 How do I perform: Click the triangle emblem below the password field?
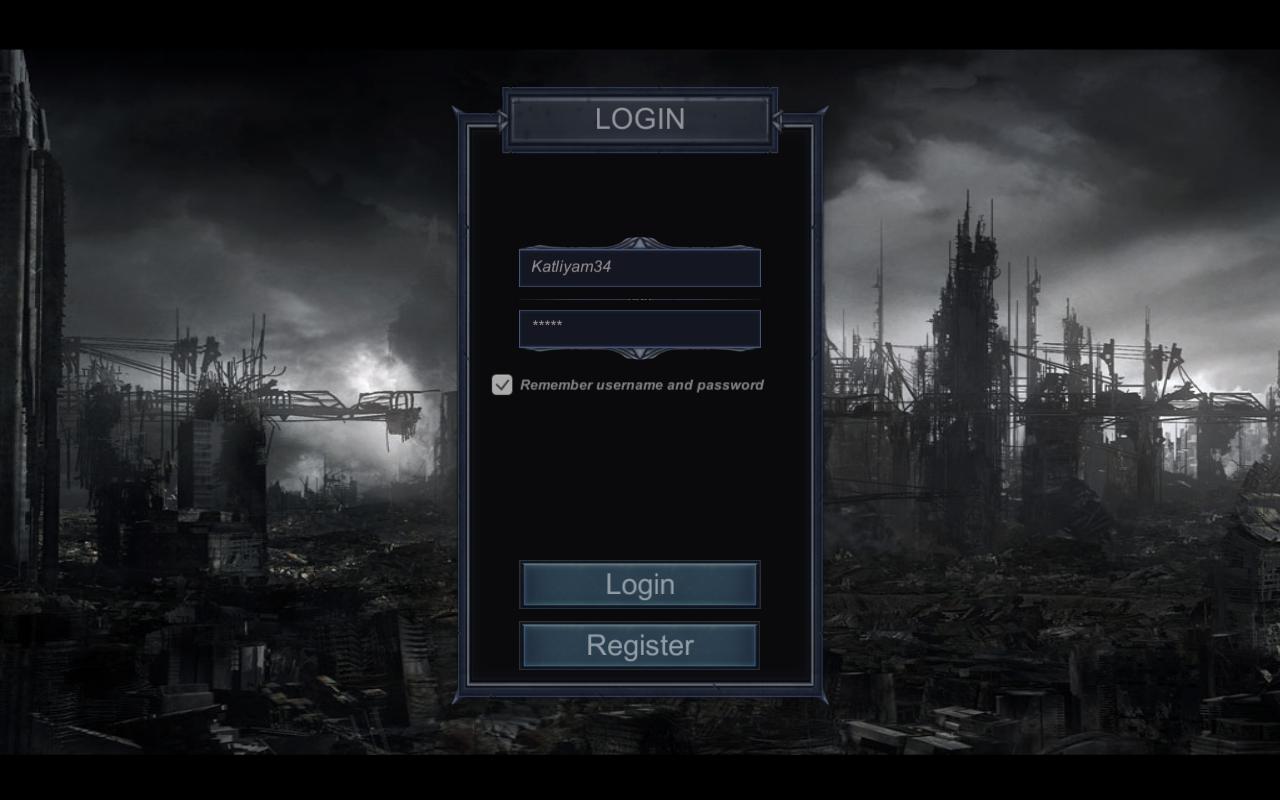click(639, 352)
